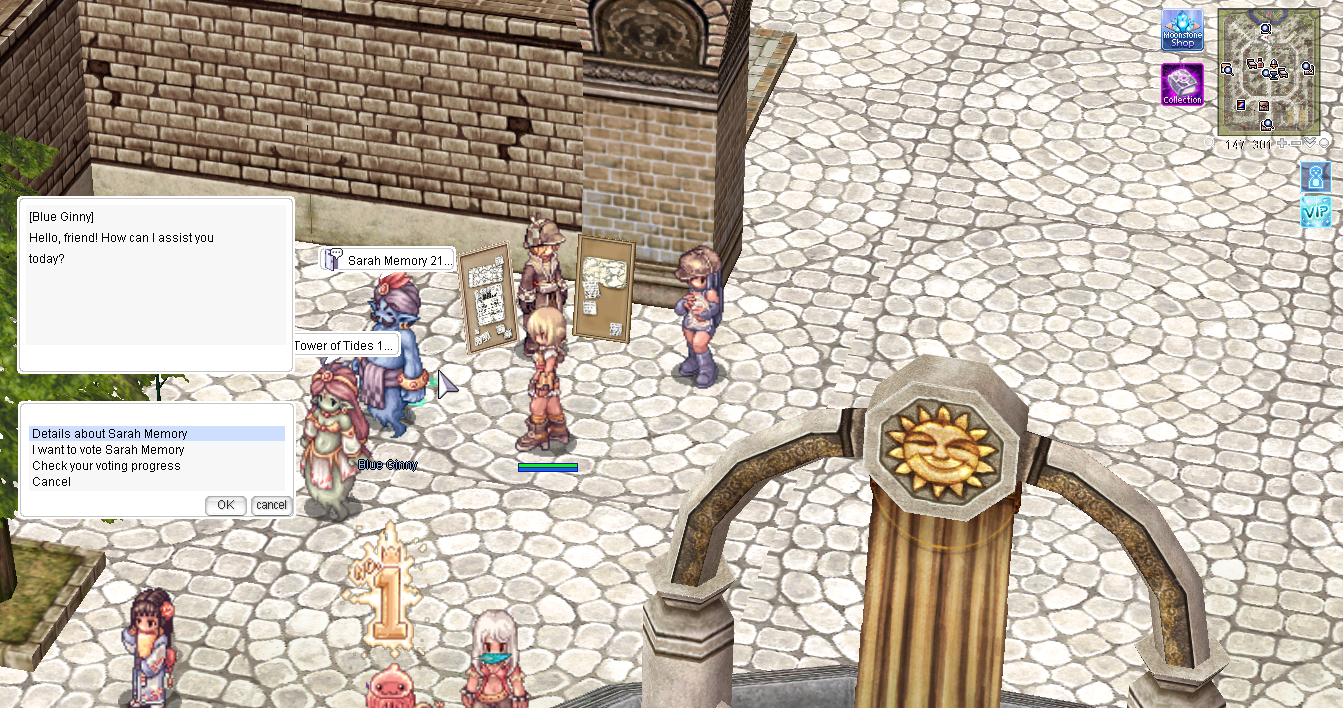This screenshot has width=1343, height=708.
Task: Open the Collection book
Action: (1182, 85)
